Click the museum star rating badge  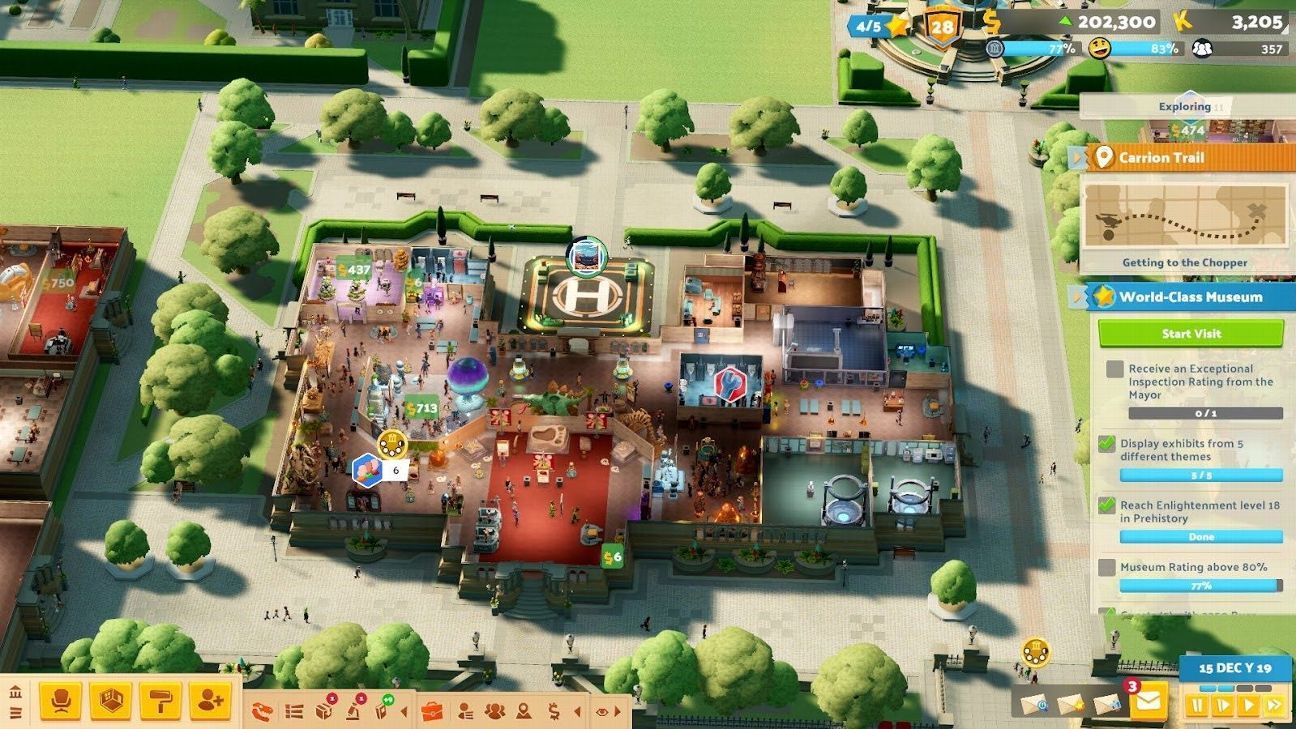tap(880, 25)
